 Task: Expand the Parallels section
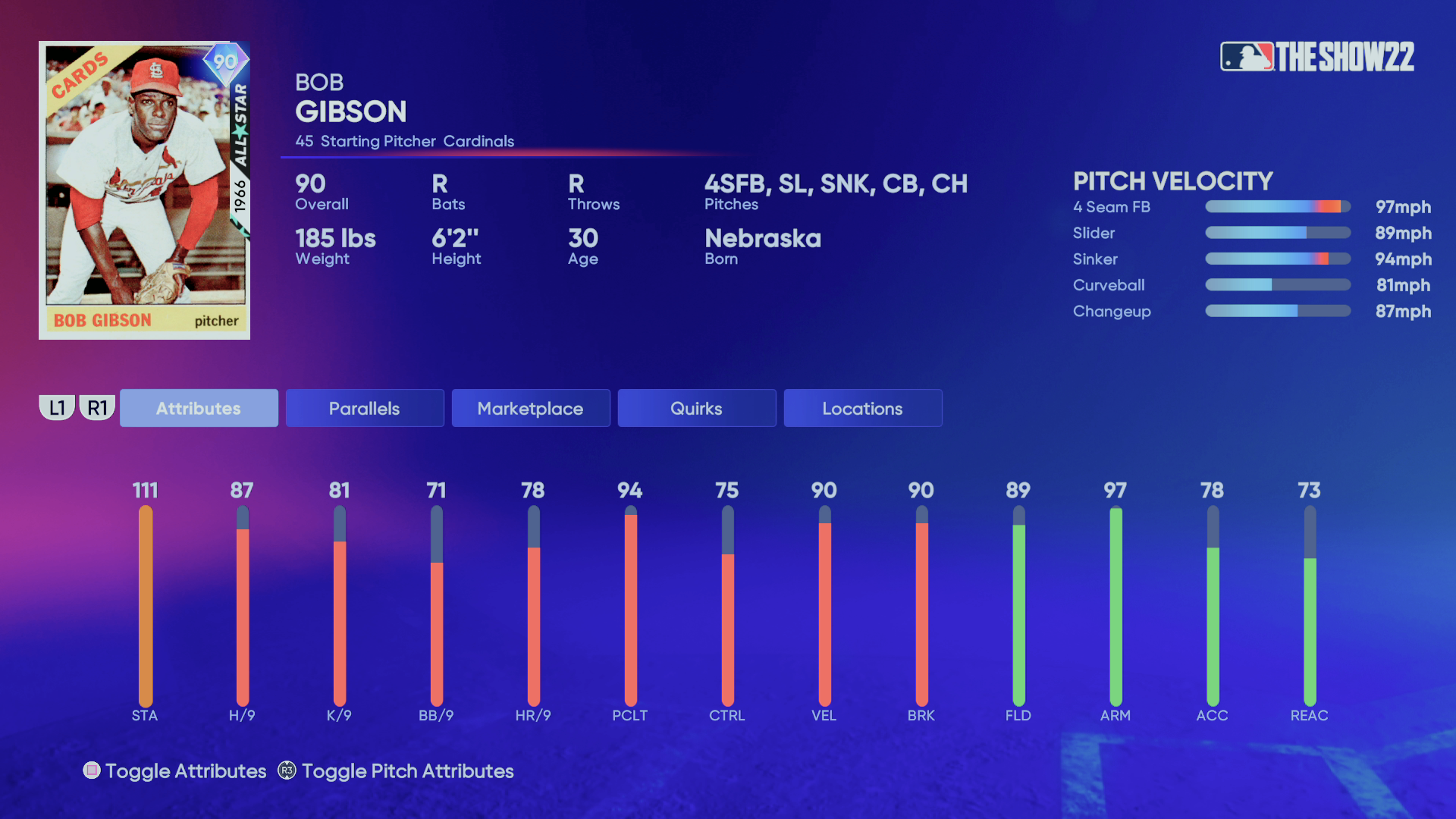click(x=365, y=408)
